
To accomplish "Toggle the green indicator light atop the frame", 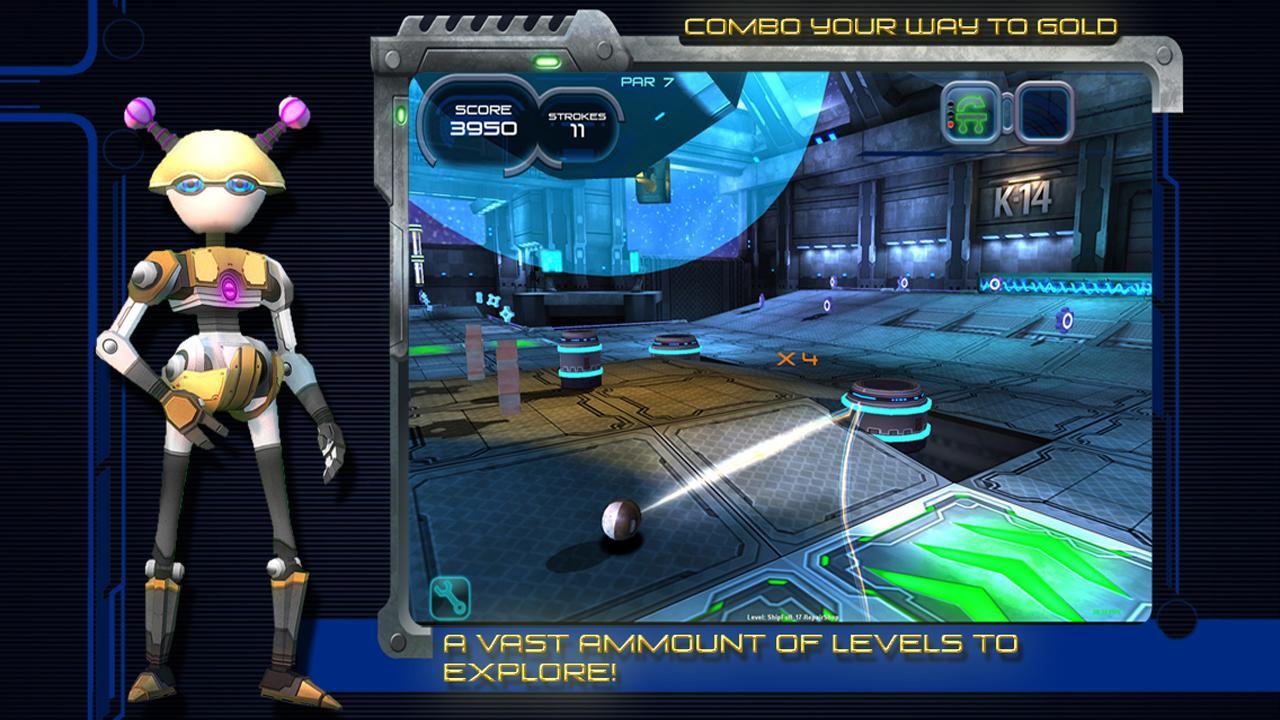I will 545,60.
